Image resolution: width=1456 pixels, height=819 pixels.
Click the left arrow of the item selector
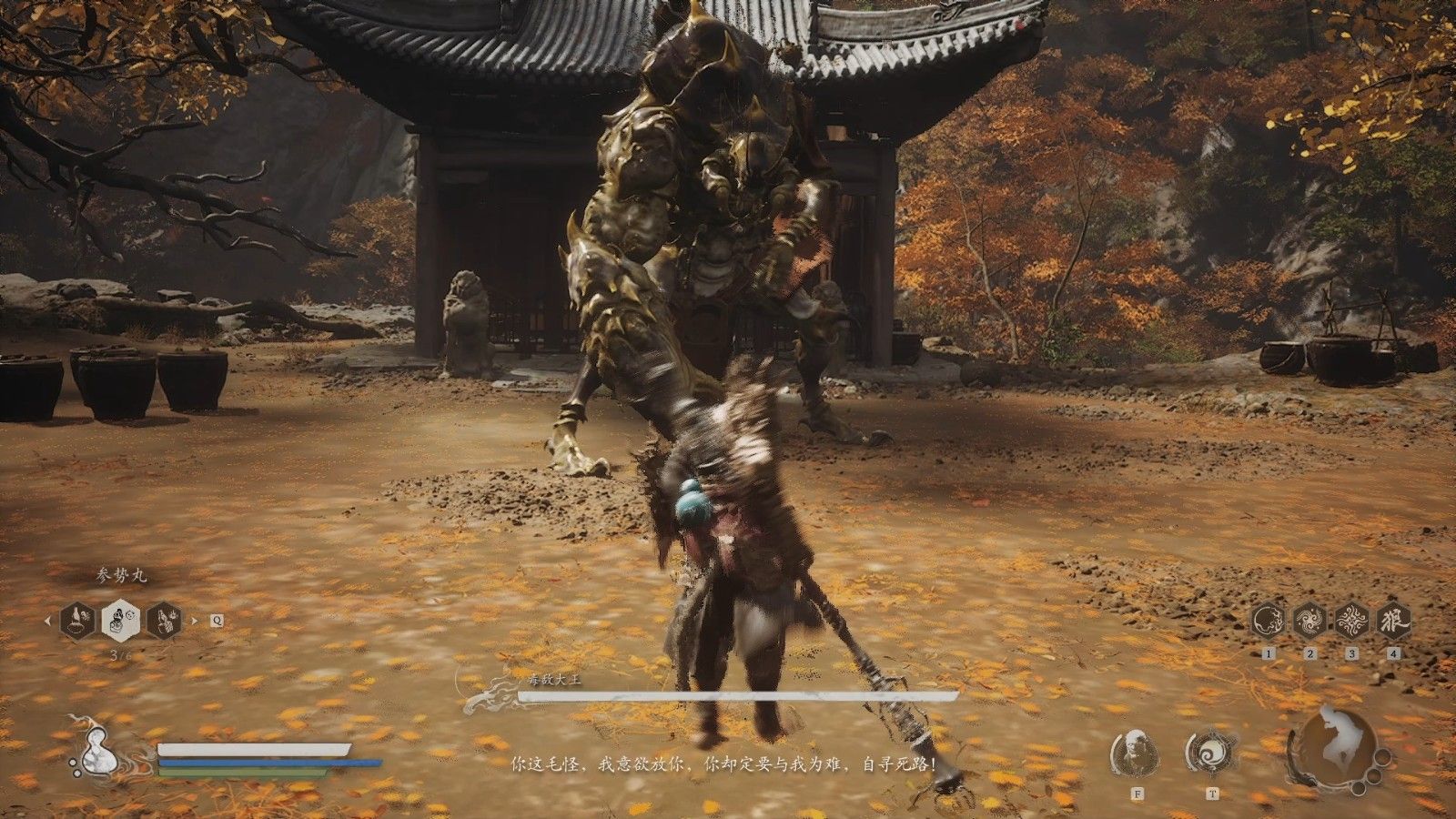[47, 621]
